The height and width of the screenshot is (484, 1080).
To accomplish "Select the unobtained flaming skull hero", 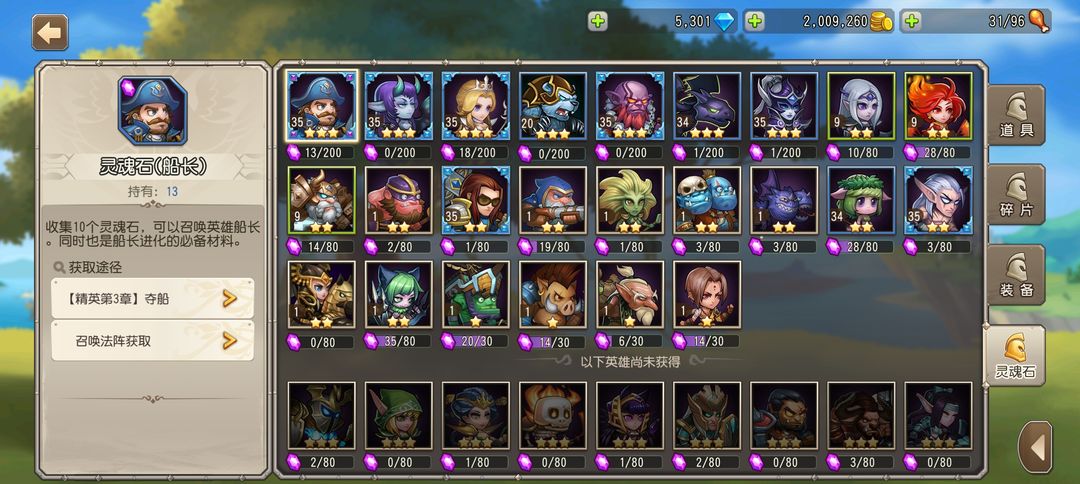I will point(553,415).
